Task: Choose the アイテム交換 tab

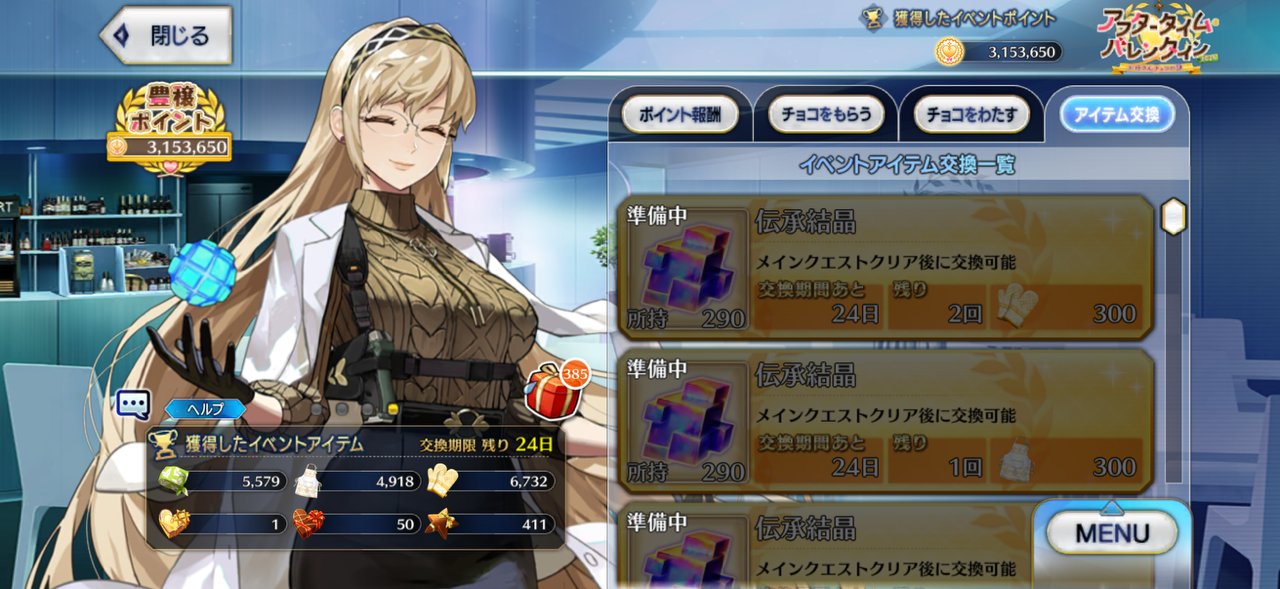Action: (1117, 115)
